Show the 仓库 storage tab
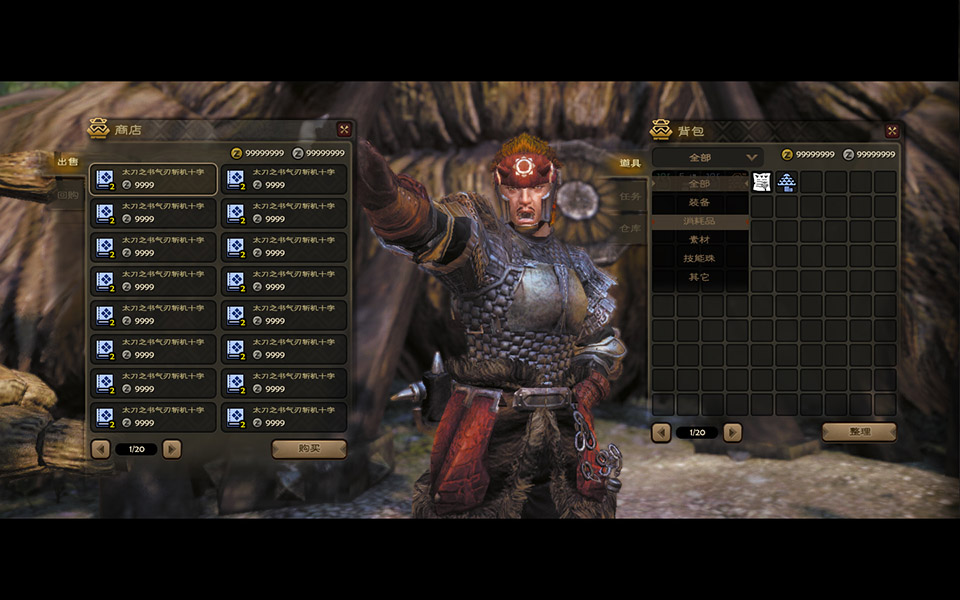Viewport: 960px width, 600px height. click(x=630, y=228)
